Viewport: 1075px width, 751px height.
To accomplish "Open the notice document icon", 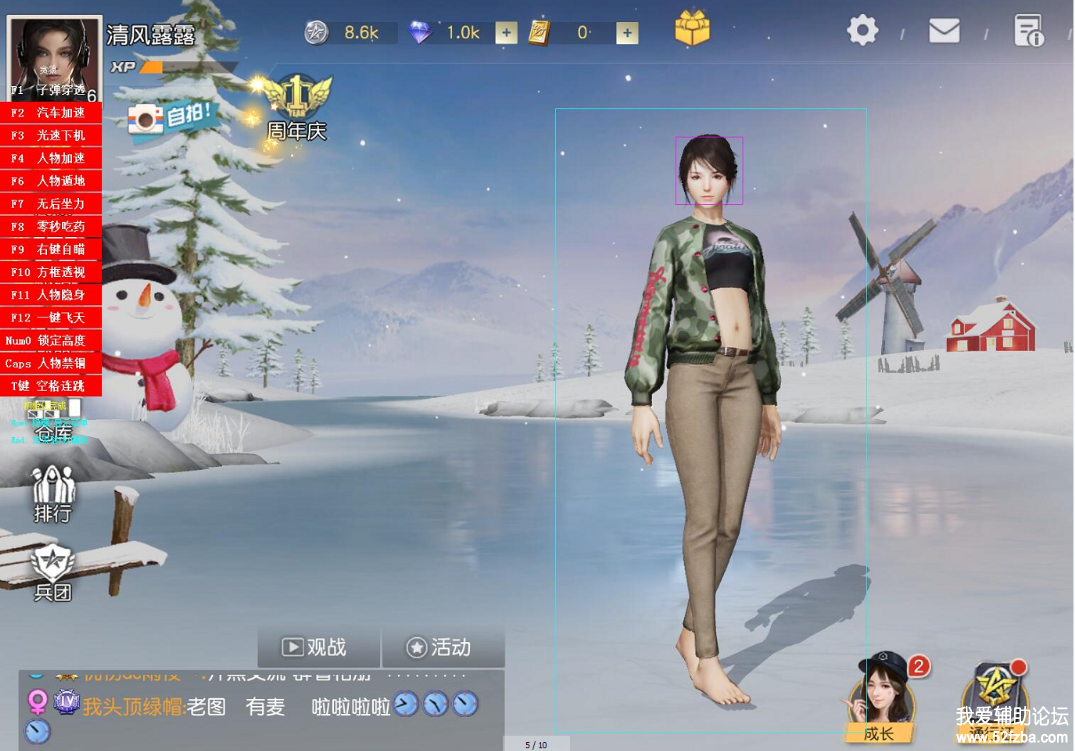I will (1028, 31).
